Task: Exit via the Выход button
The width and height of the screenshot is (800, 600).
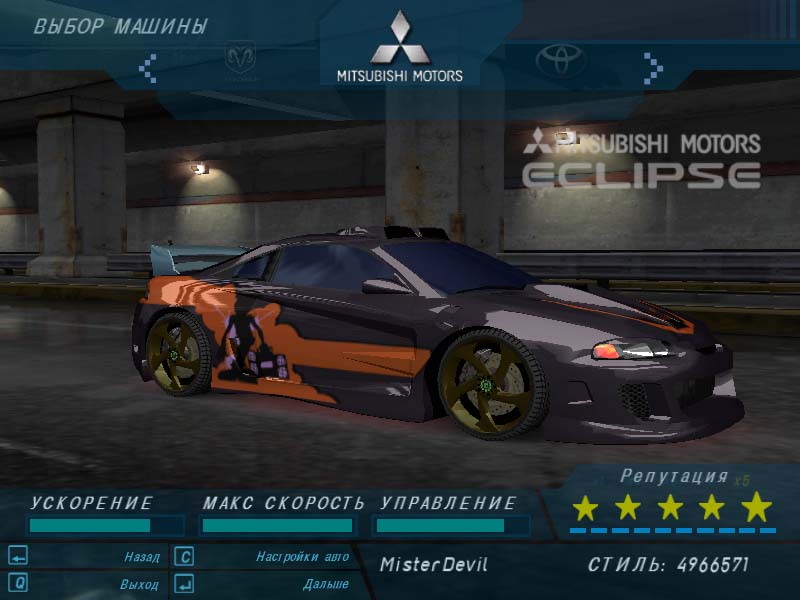Action: click(x=138, y=583)
